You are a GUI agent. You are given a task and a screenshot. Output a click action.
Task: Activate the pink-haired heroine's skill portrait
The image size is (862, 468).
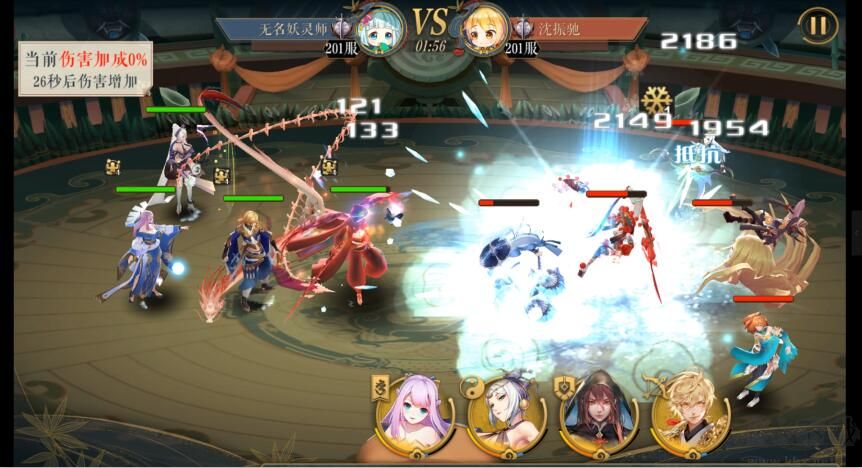[x=415, y=412]
